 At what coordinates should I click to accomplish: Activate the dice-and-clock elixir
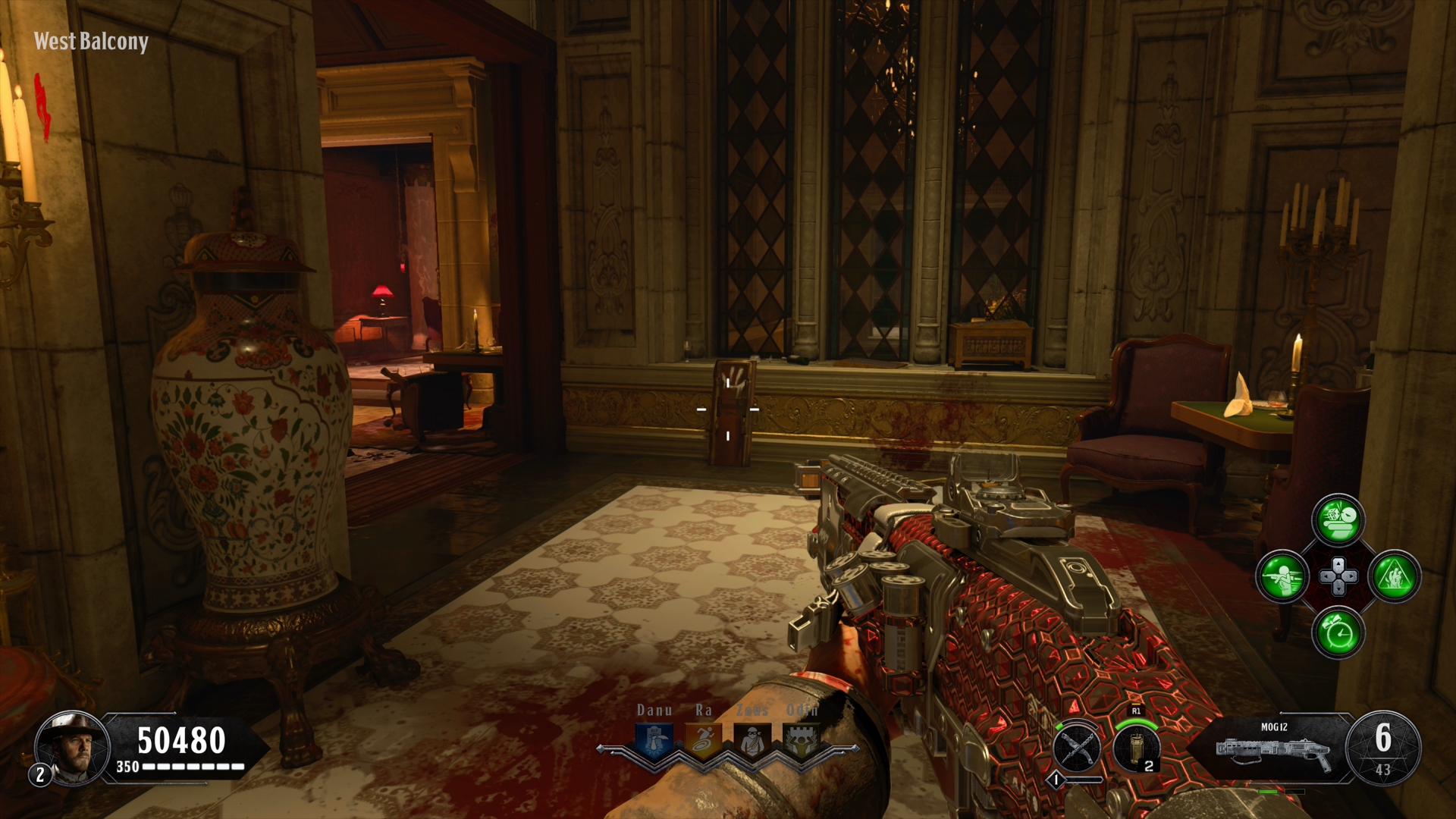tap(1338, 520)
